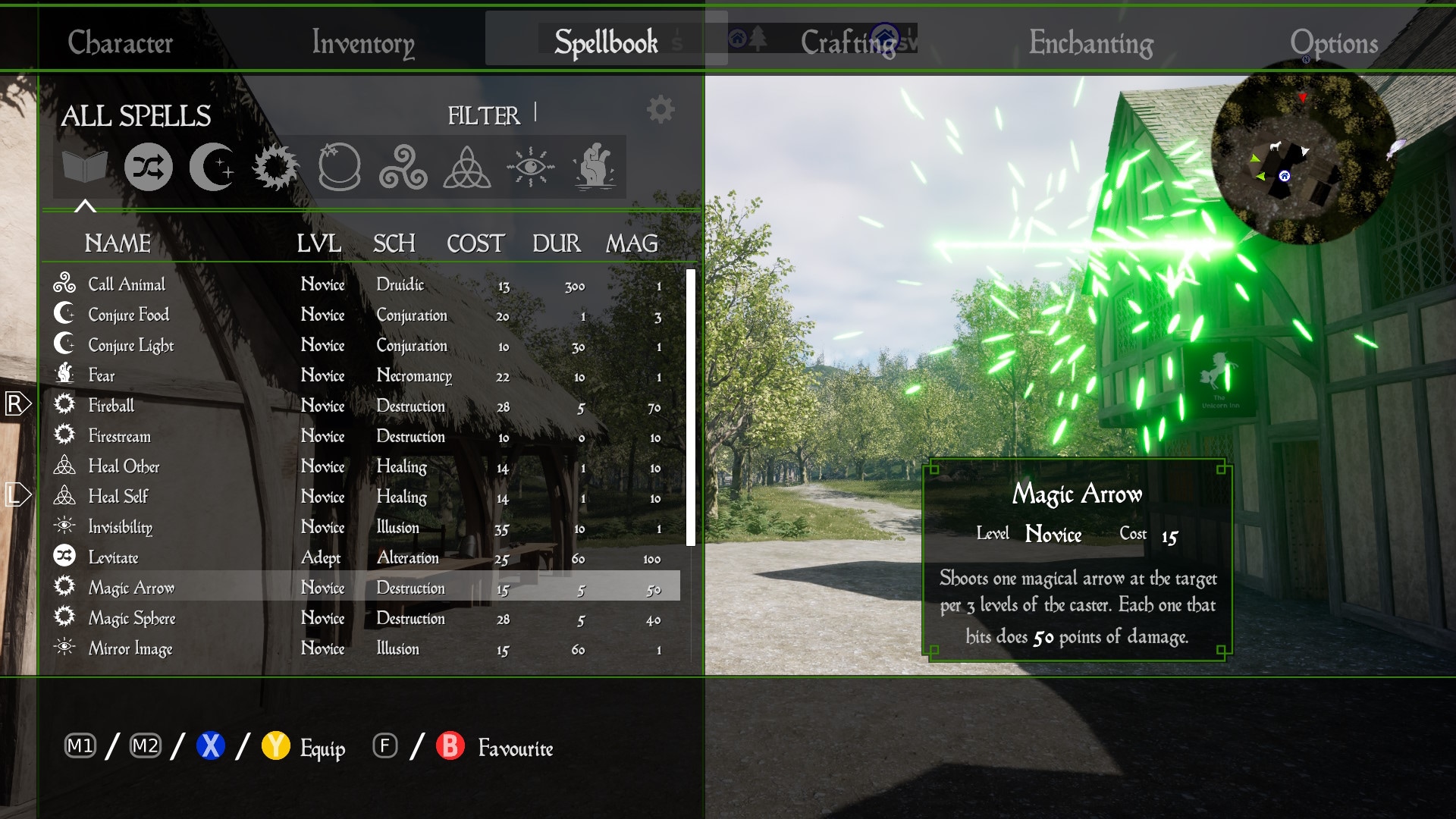
Task: Filter spells with the triquetra Healing icon
Action: pos(466,167)
